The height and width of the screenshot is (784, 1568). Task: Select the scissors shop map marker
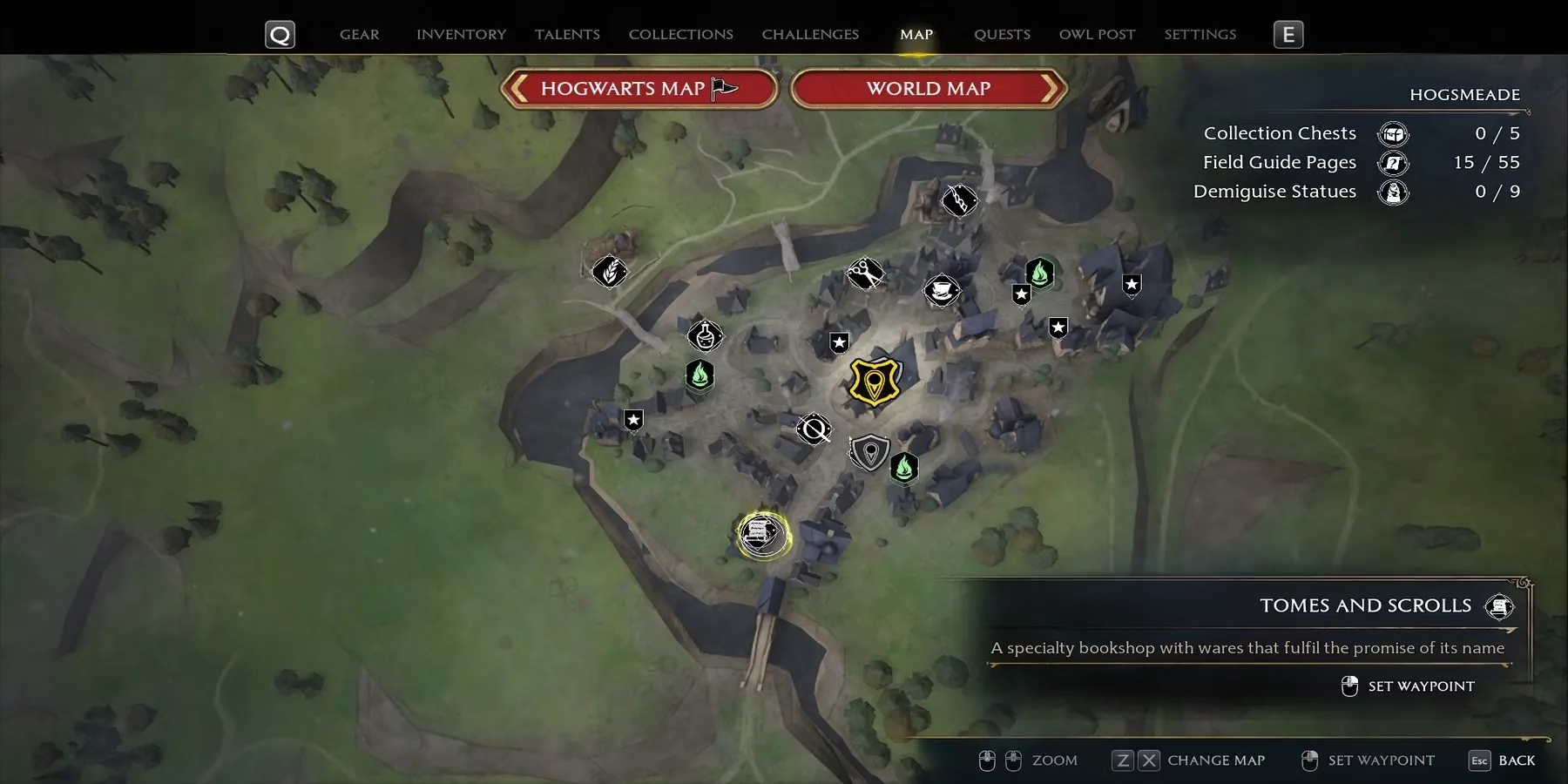(x=865, y=274)
